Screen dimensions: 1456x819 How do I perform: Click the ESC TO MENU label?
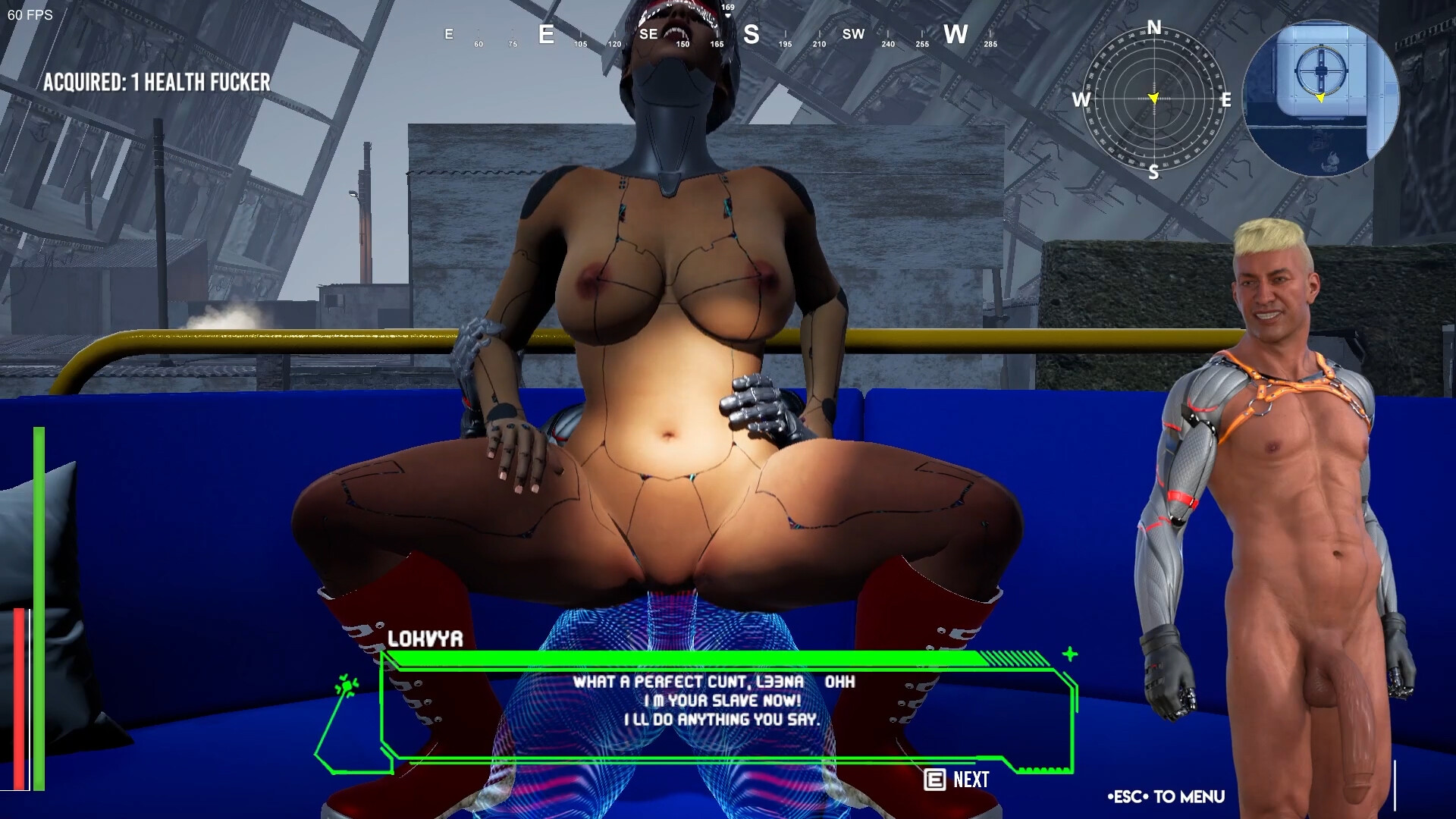click(1166, 796)
